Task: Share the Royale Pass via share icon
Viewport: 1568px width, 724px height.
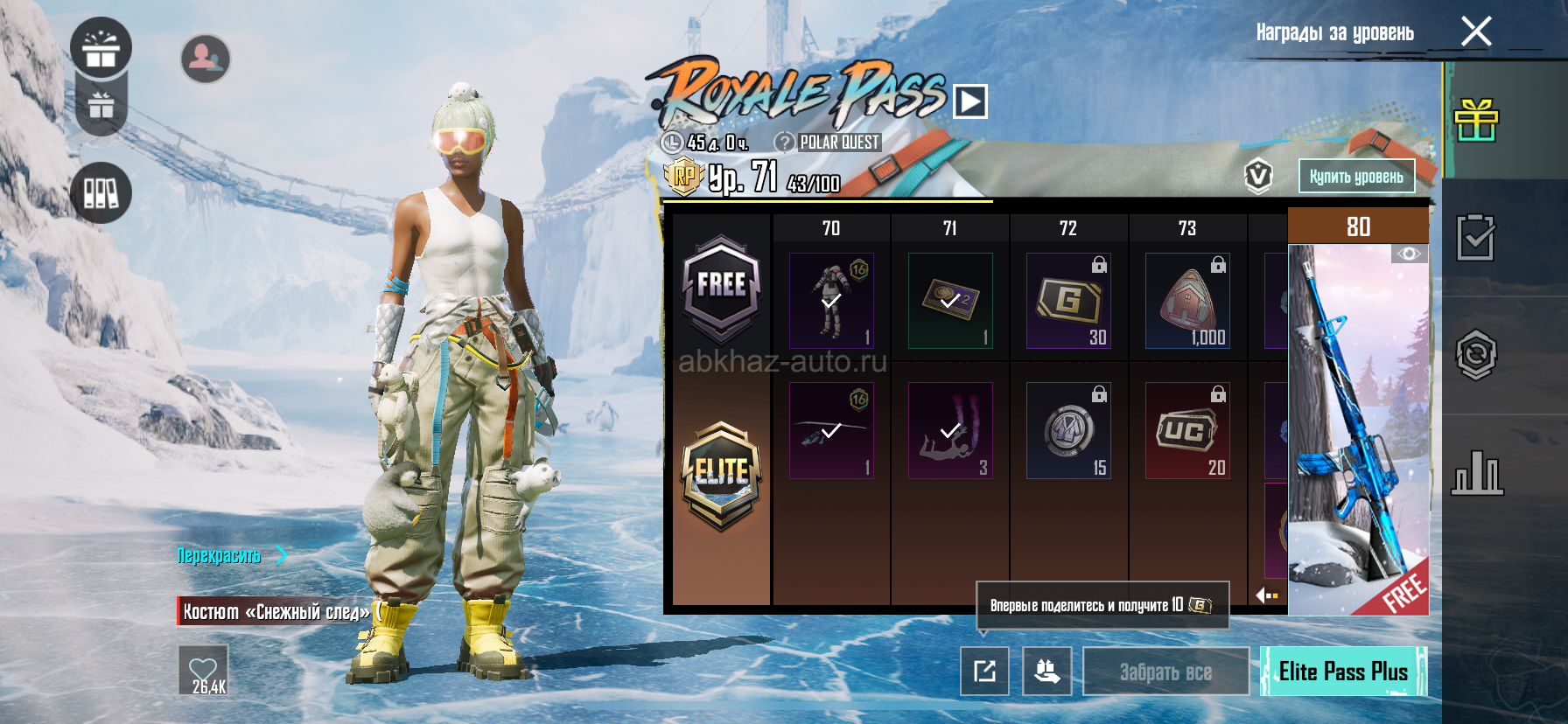Action: (x=984, y=672)
